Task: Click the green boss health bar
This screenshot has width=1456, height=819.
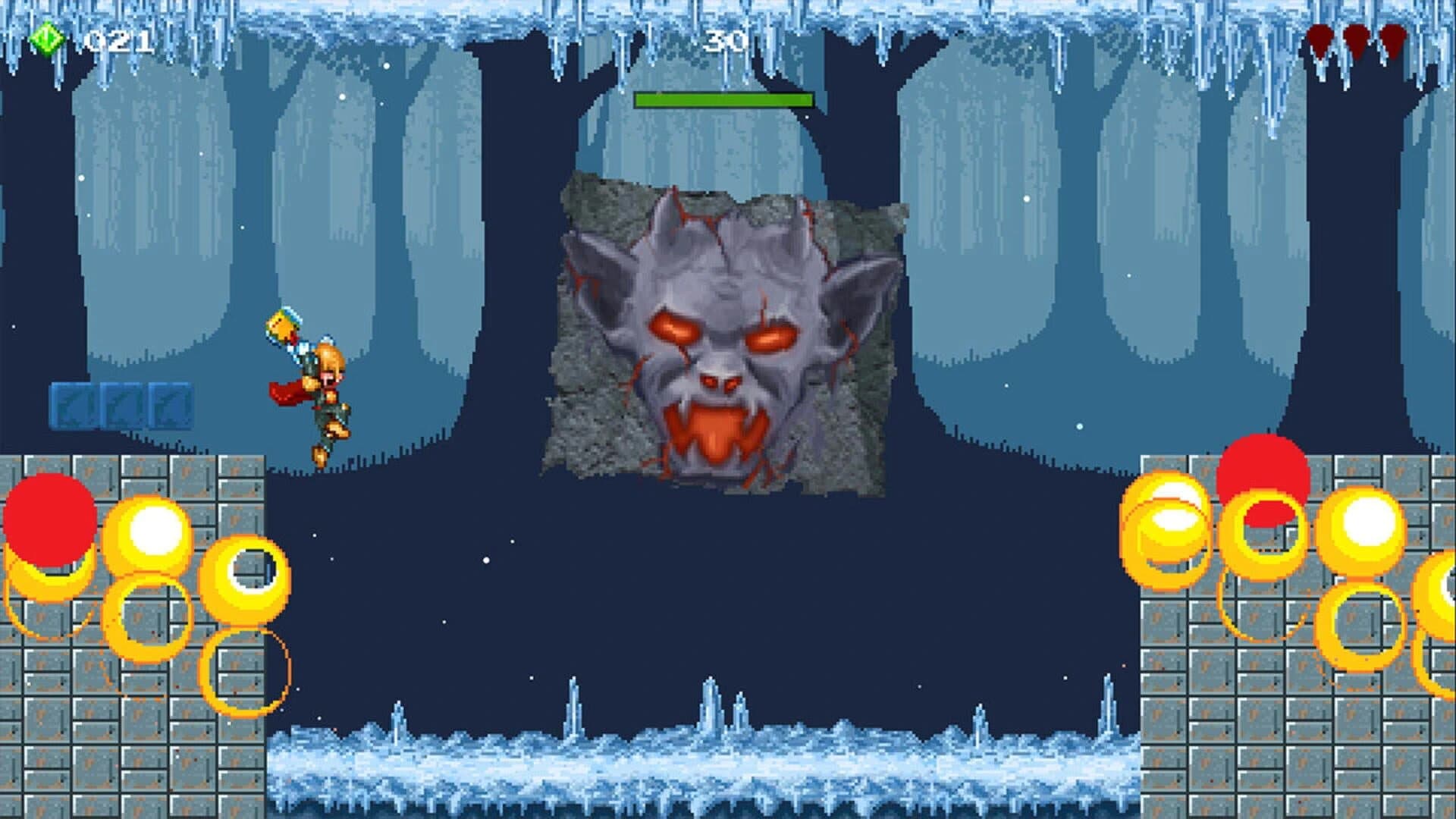Action: click(724, 99)
